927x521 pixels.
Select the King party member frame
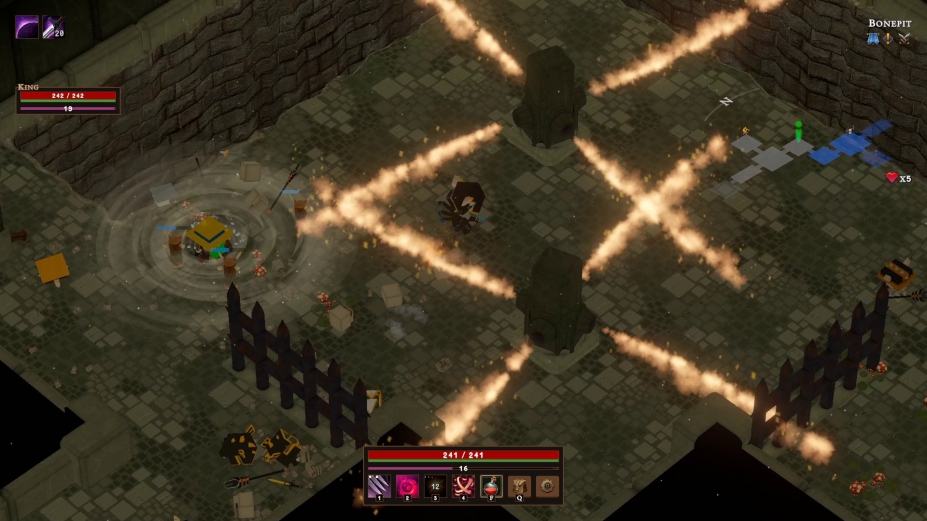[x=68, y=101]
